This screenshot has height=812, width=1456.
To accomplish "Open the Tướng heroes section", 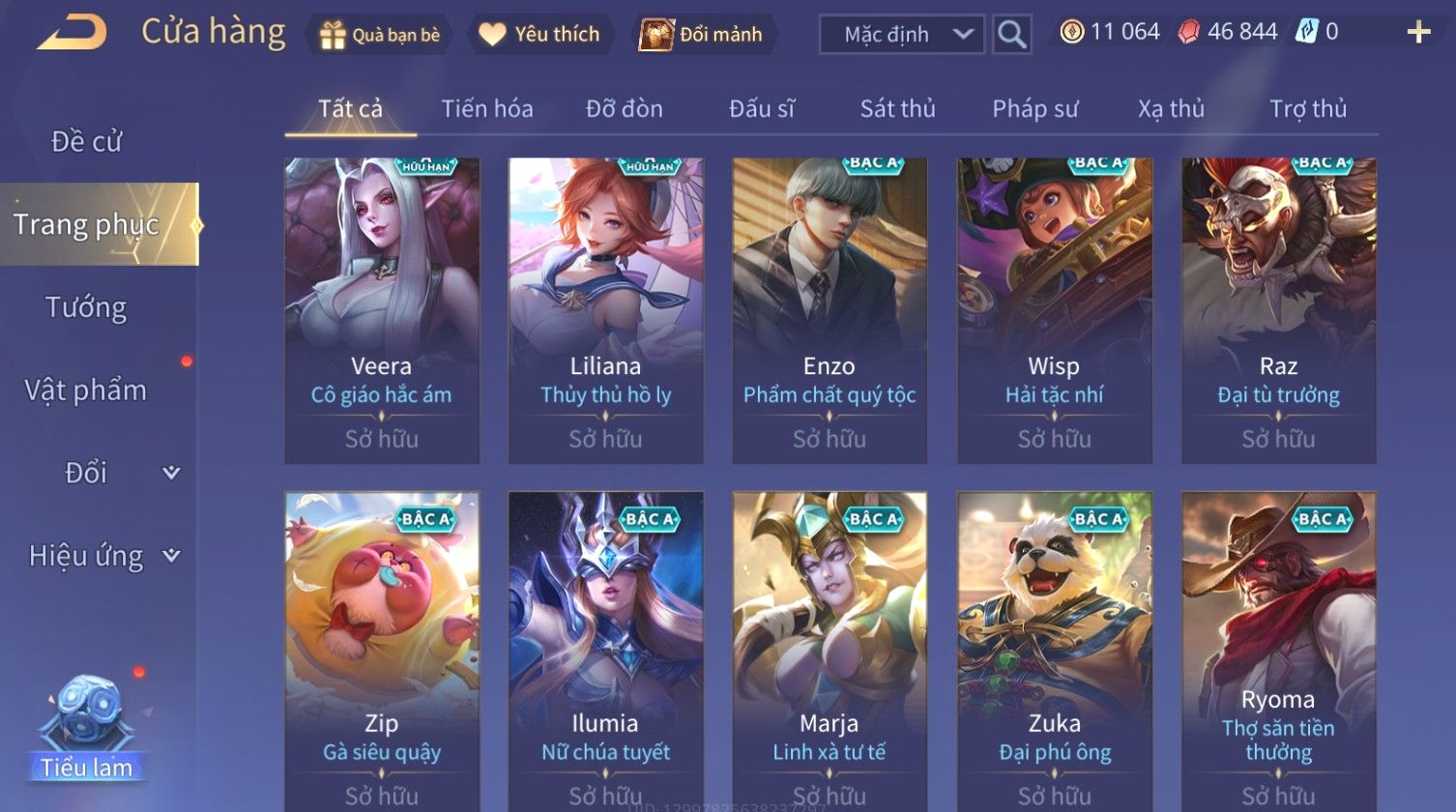I will [x=87, y=307].
